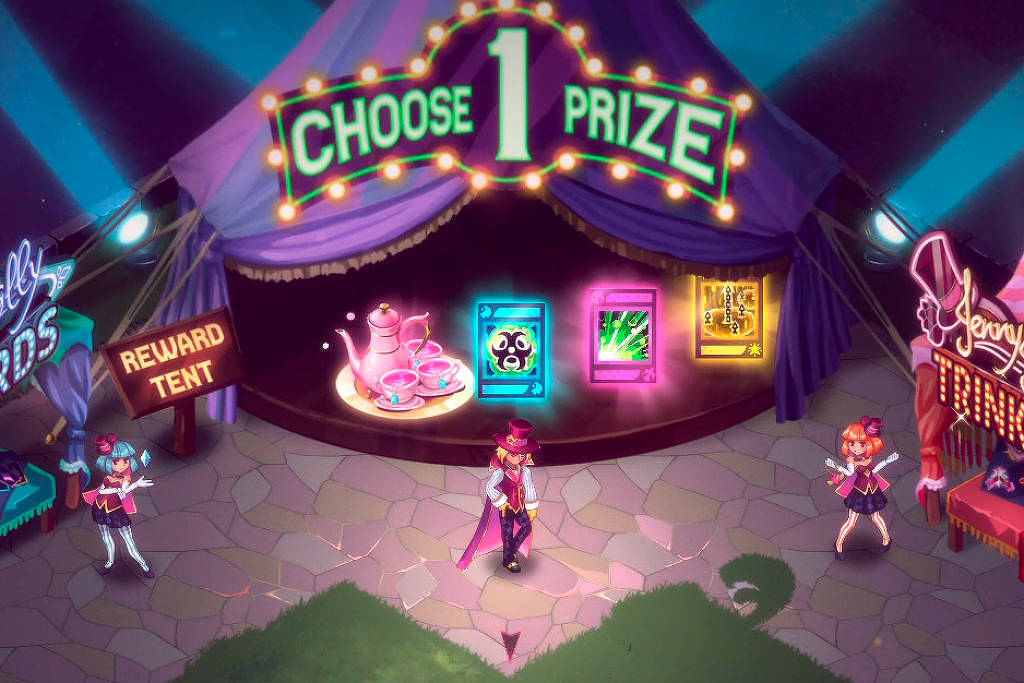The image size is (1024, 683).
Task: Pick the pink glowing card with green burst
Action: point(622,335)
